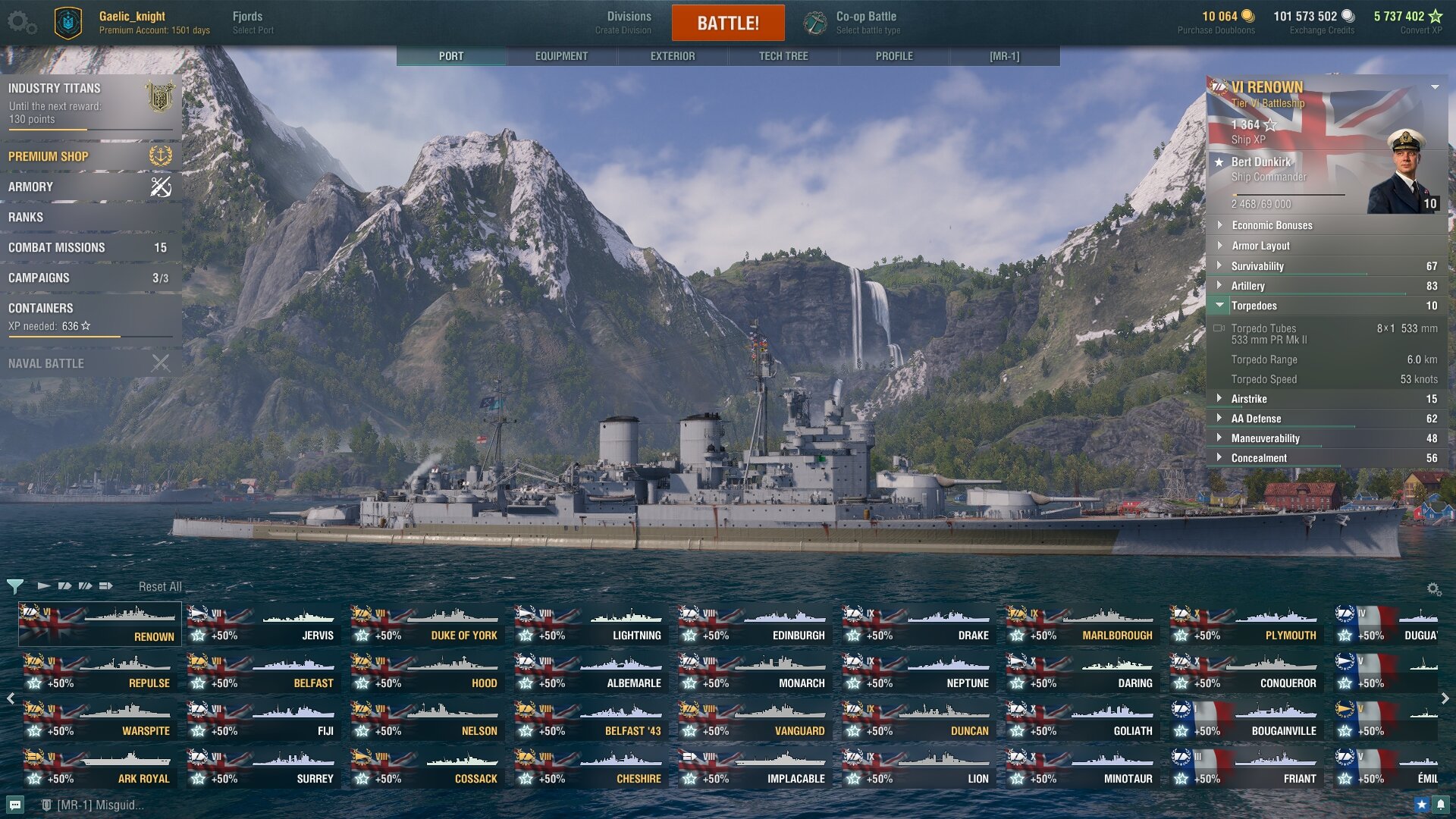Open Combat Missions list
Screen dimensions: 1456x819
(89, 247)
